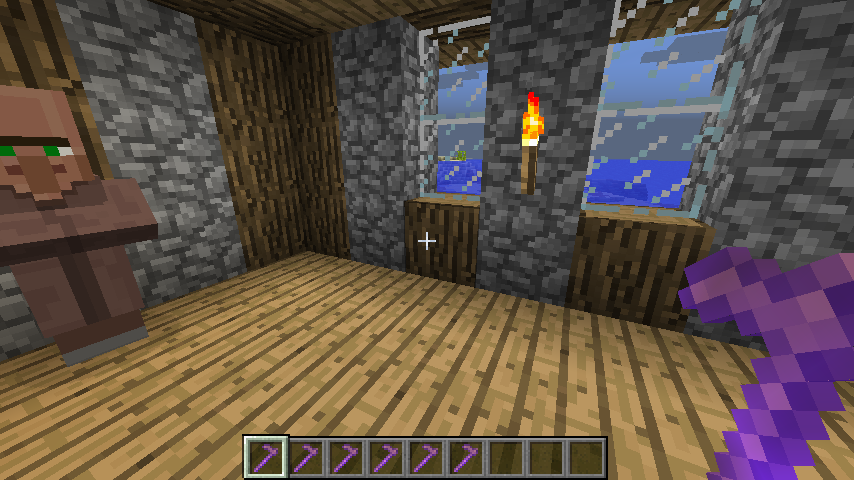Choose the purple hoe slot beside the empty slots

466,457
